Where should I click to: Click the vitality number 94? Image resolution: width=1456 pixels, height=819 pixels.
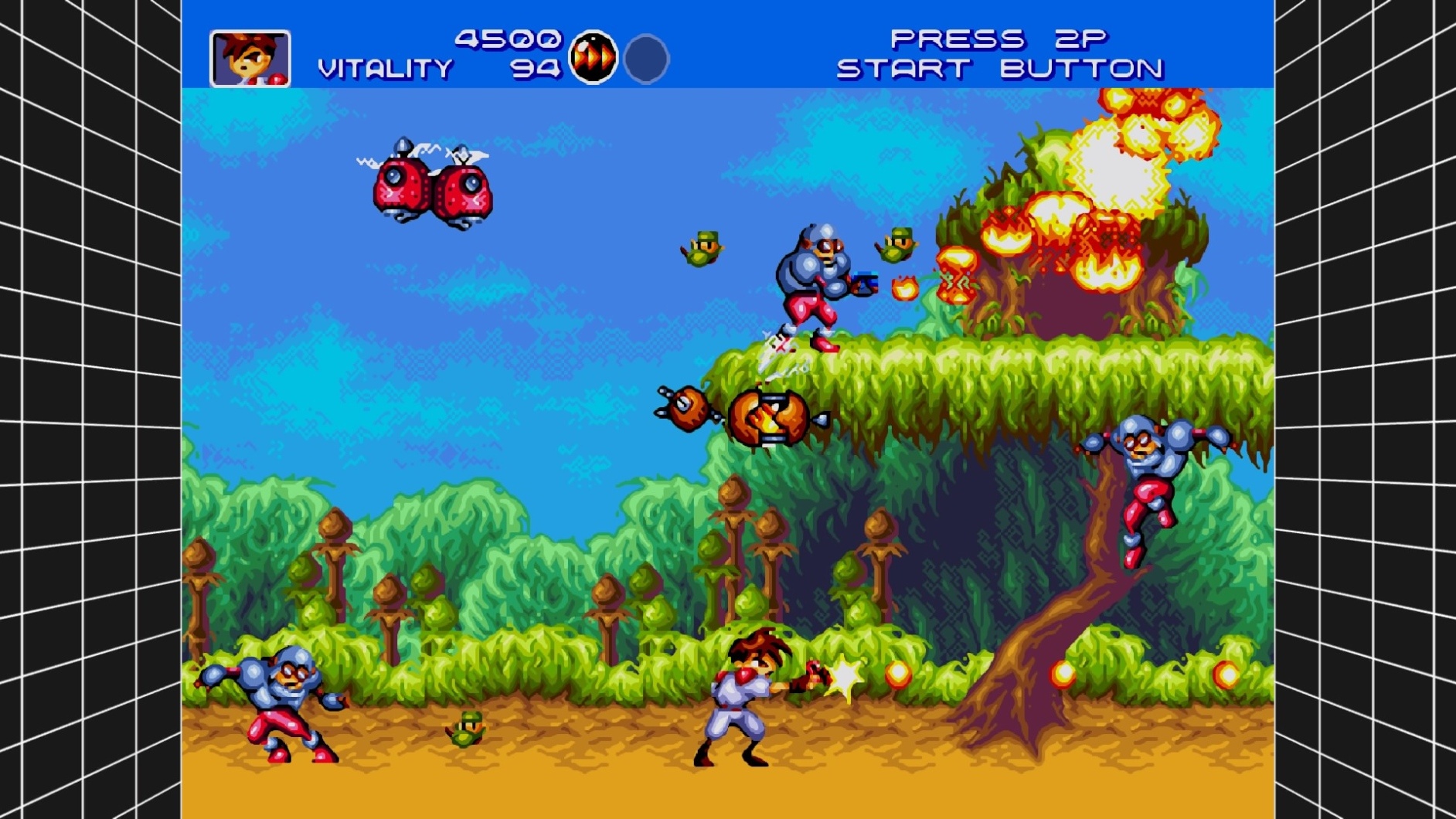[x=533, y=70]
